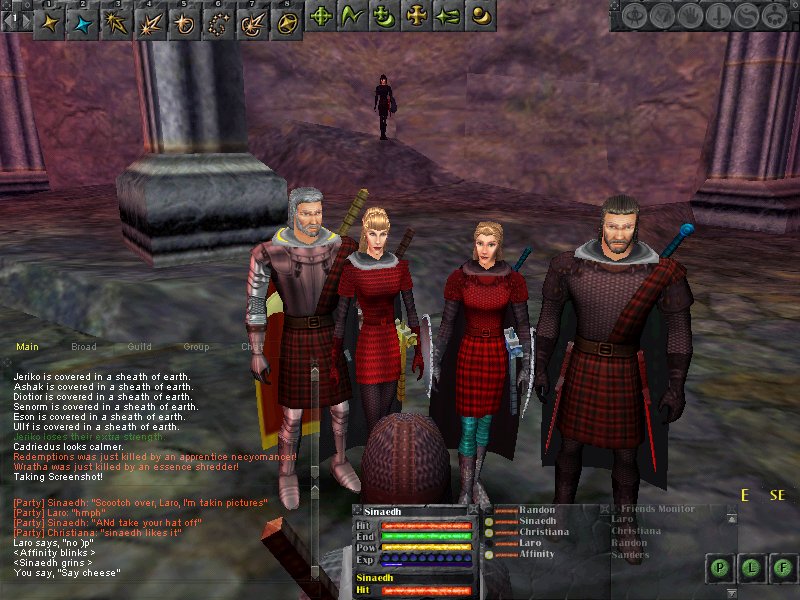
Task: Show the Group chat tab
Action: [196, 347]
